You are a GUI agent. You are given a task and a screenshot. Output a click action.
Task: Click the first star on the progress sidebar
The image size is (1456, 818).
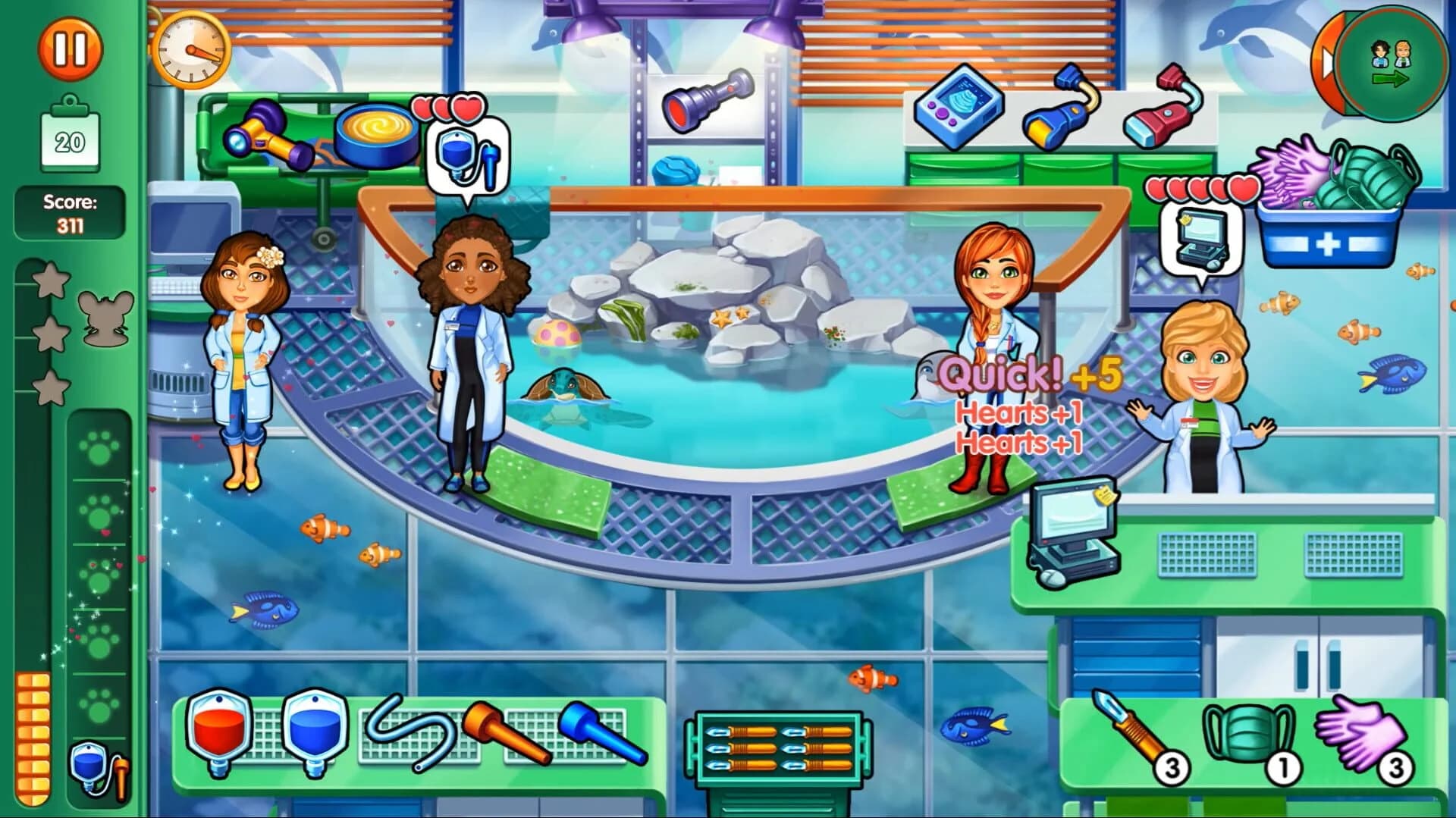(x=51, y=281)
